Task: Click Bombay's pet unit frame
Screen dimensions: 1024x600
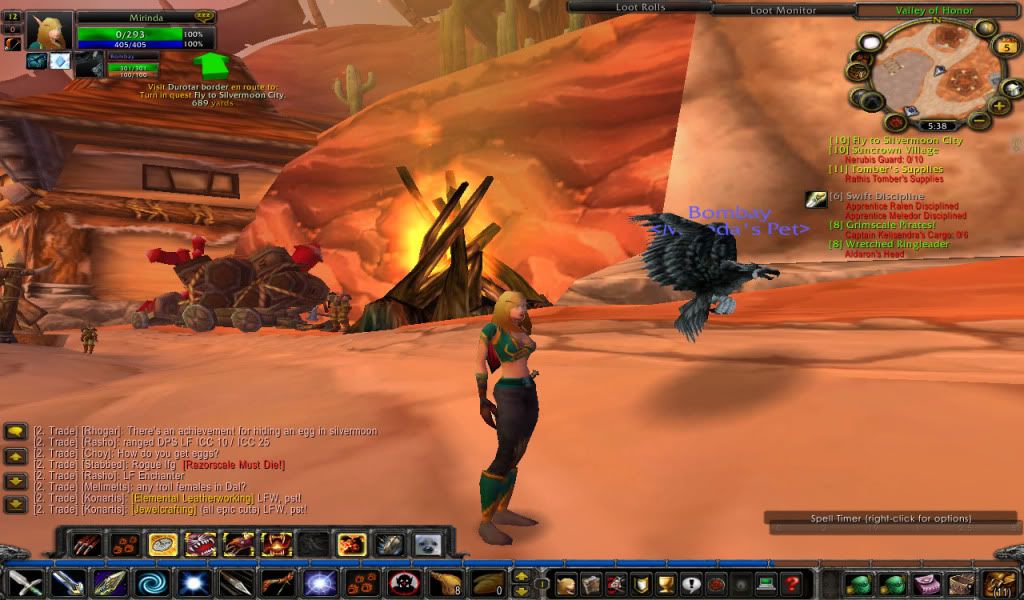Action: [x=131, y=67]
